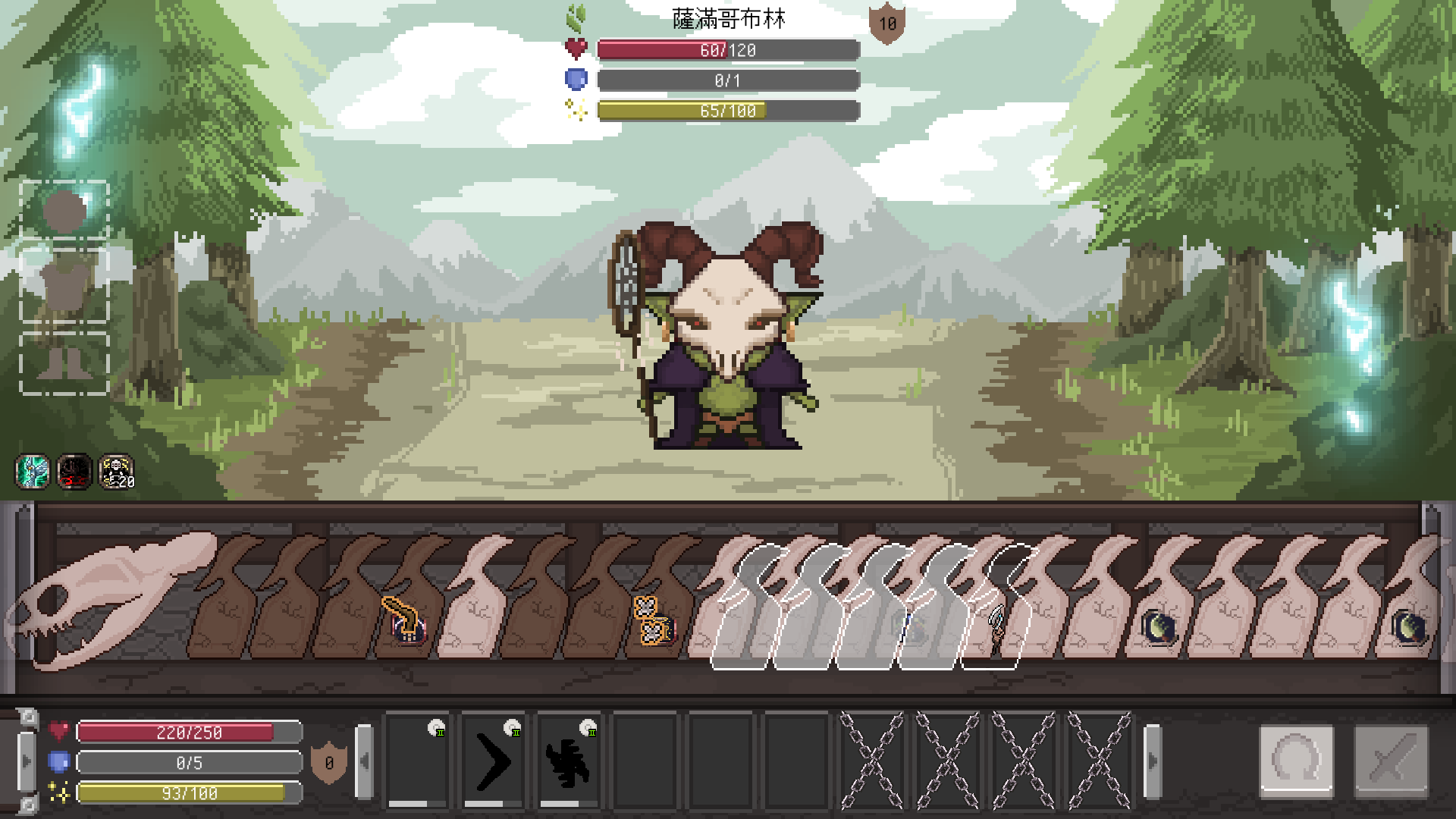The width and height of the screenshot is (1456, 819).
Task: Select the orange crossed-bones marker on the timeline
Action: pyautogui.click(x=651, y=620)
